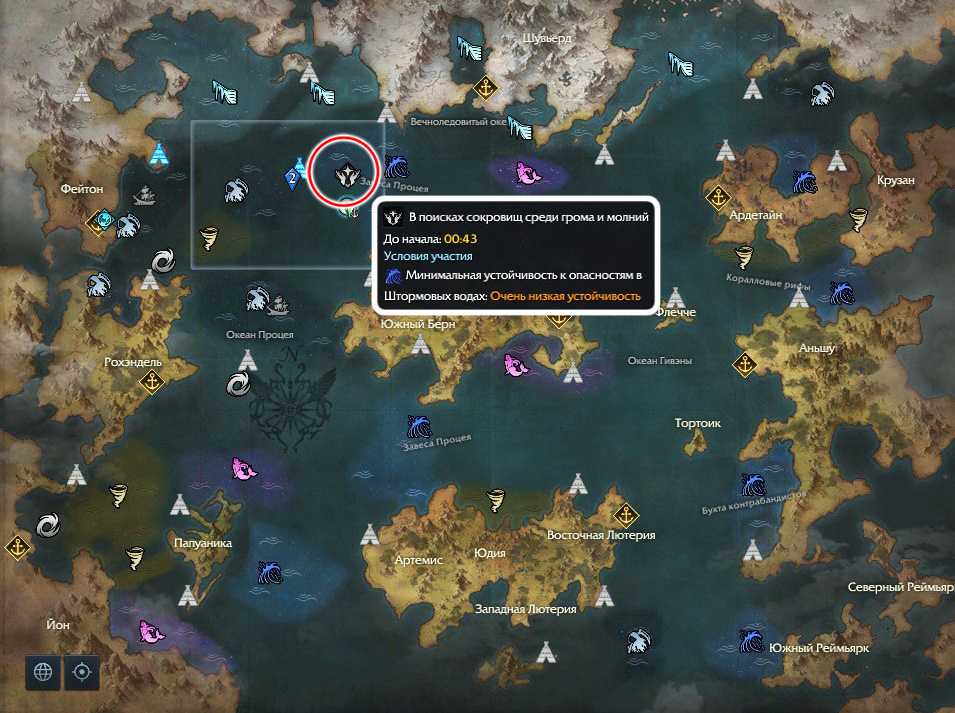Select the tent marker beside Артемис
This screenshot has width=955, height=713.
coord(370,535)
